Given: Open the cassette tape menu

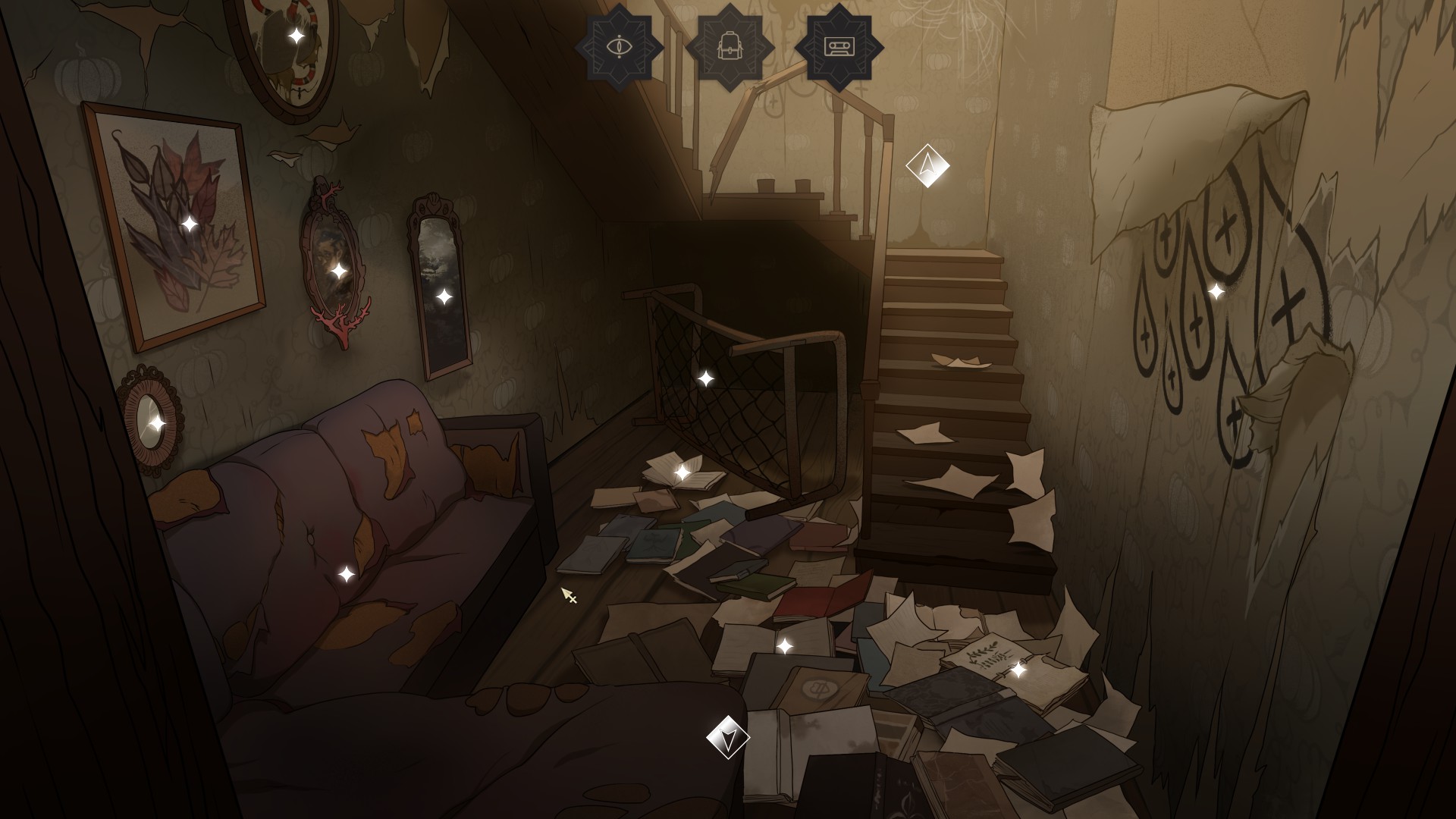Looking at the screenshot, I should [x=839, y=47].
